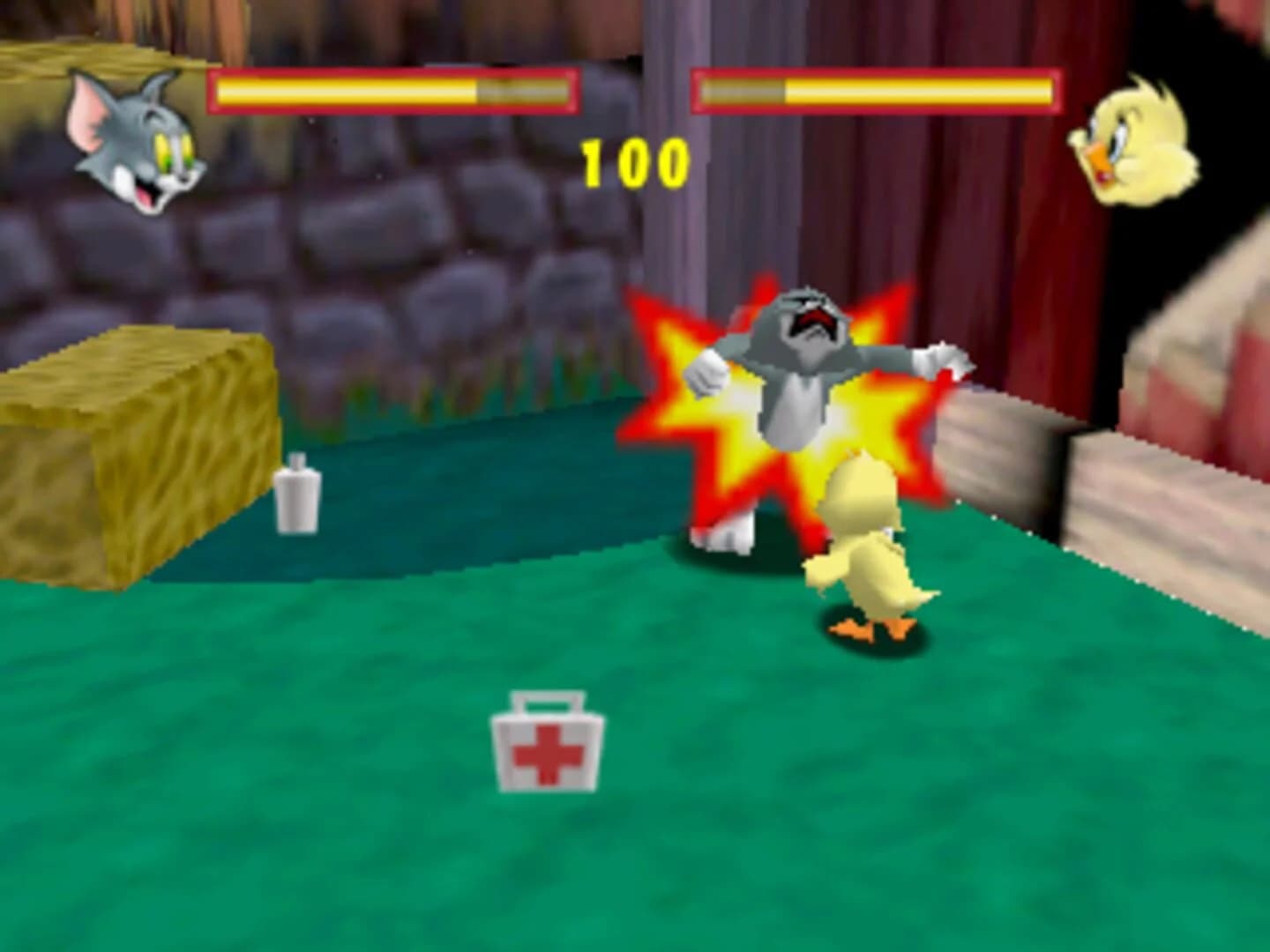The height and width of the screenshot is (952, 1270).
Task: Click the stone wall in the background
Action: 397,264
